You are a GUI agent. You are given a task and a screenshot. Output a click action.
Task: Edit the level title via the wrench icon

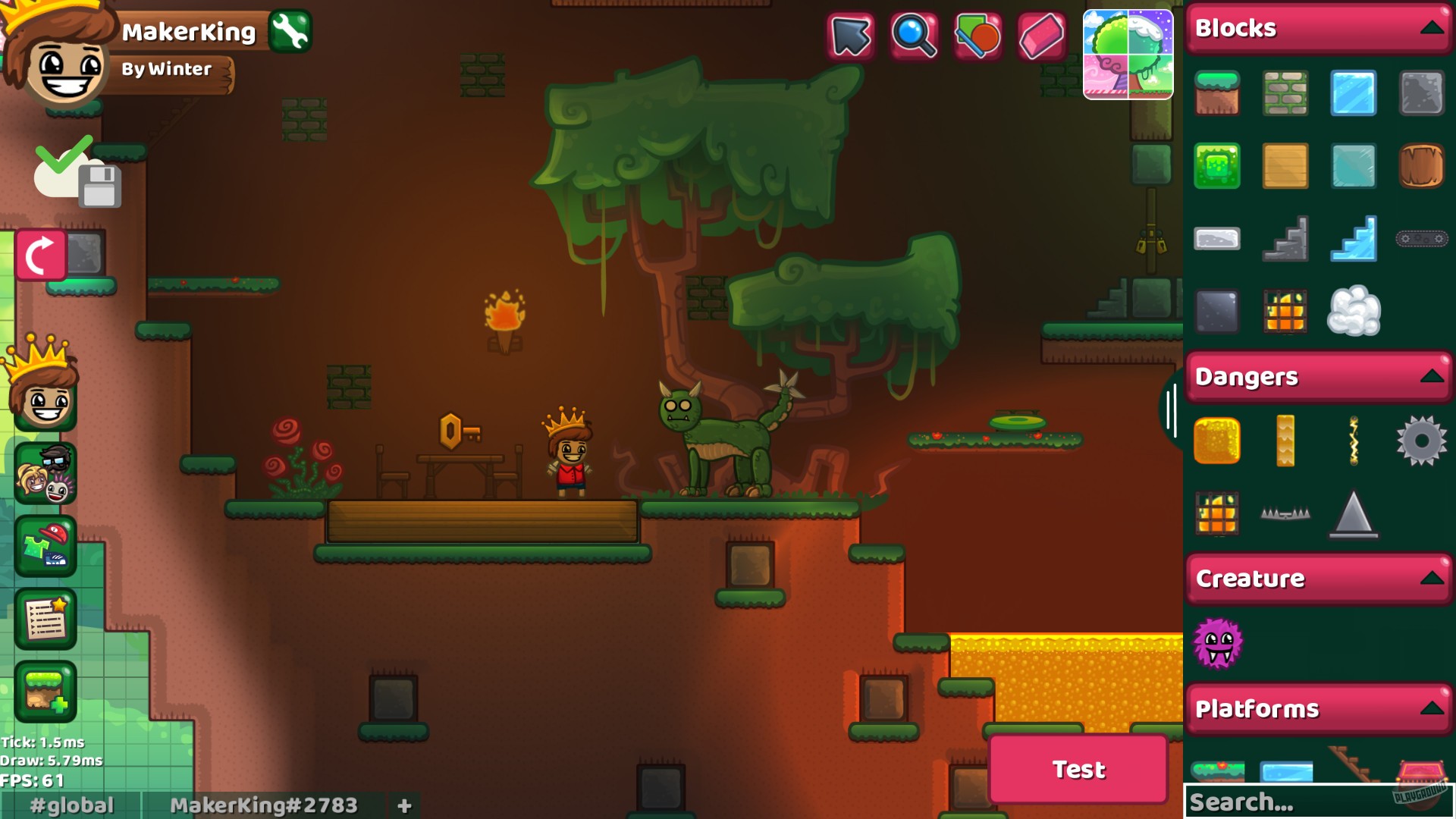tap(291, 32)
